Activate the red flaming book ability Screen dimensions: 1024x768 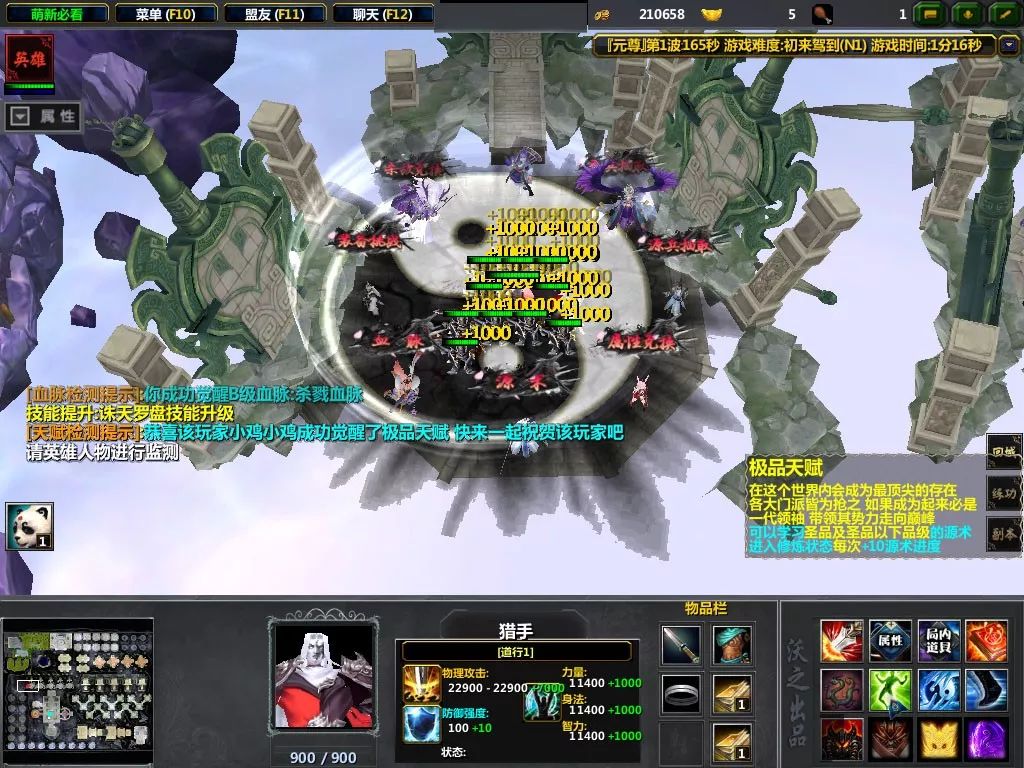point(986,641)
